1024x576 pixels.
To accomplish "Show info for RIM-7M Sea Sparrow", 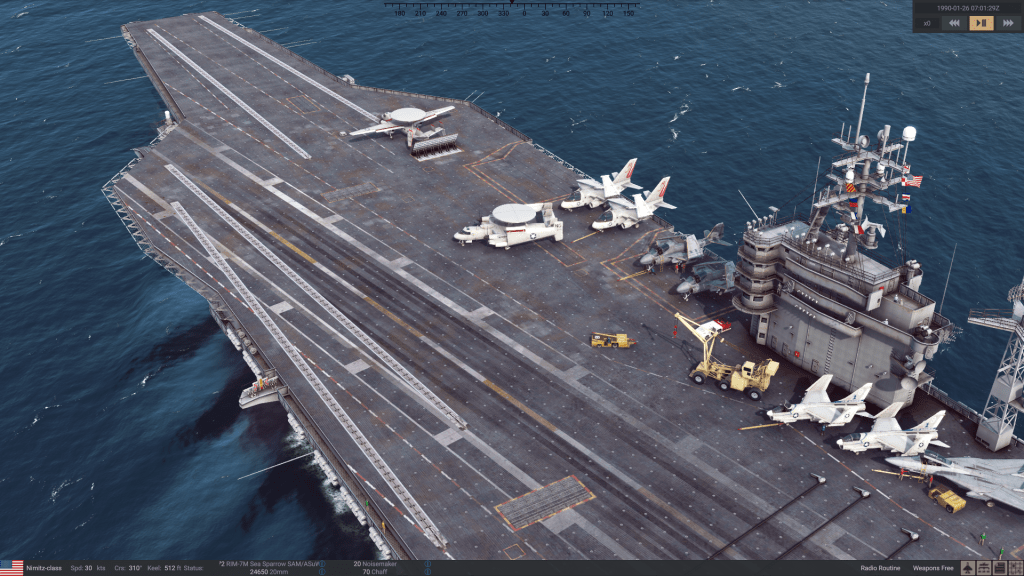I will coord(322,565).
